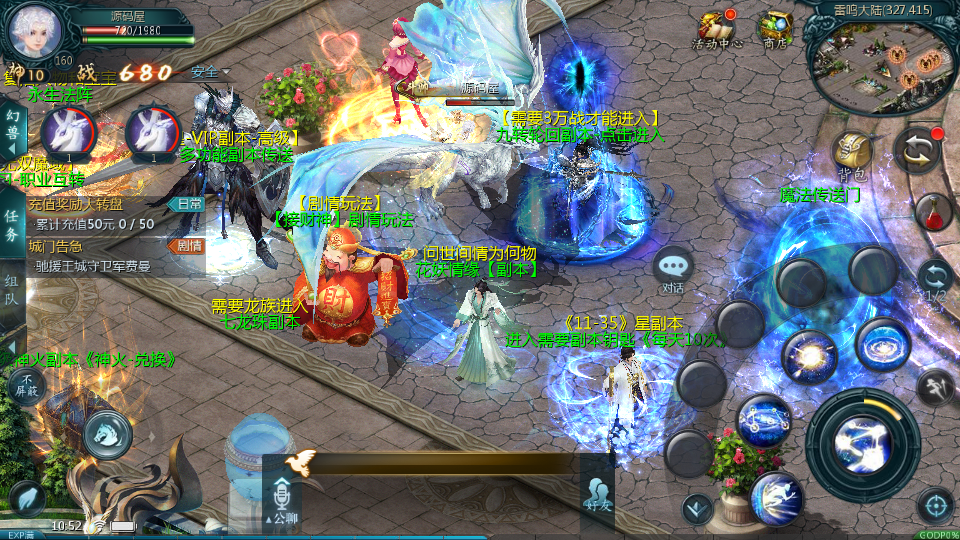Screen dimensions: 960x540
Task: Cast the white starburst skill
Action: pyautogui.click(x=808, y=355)
